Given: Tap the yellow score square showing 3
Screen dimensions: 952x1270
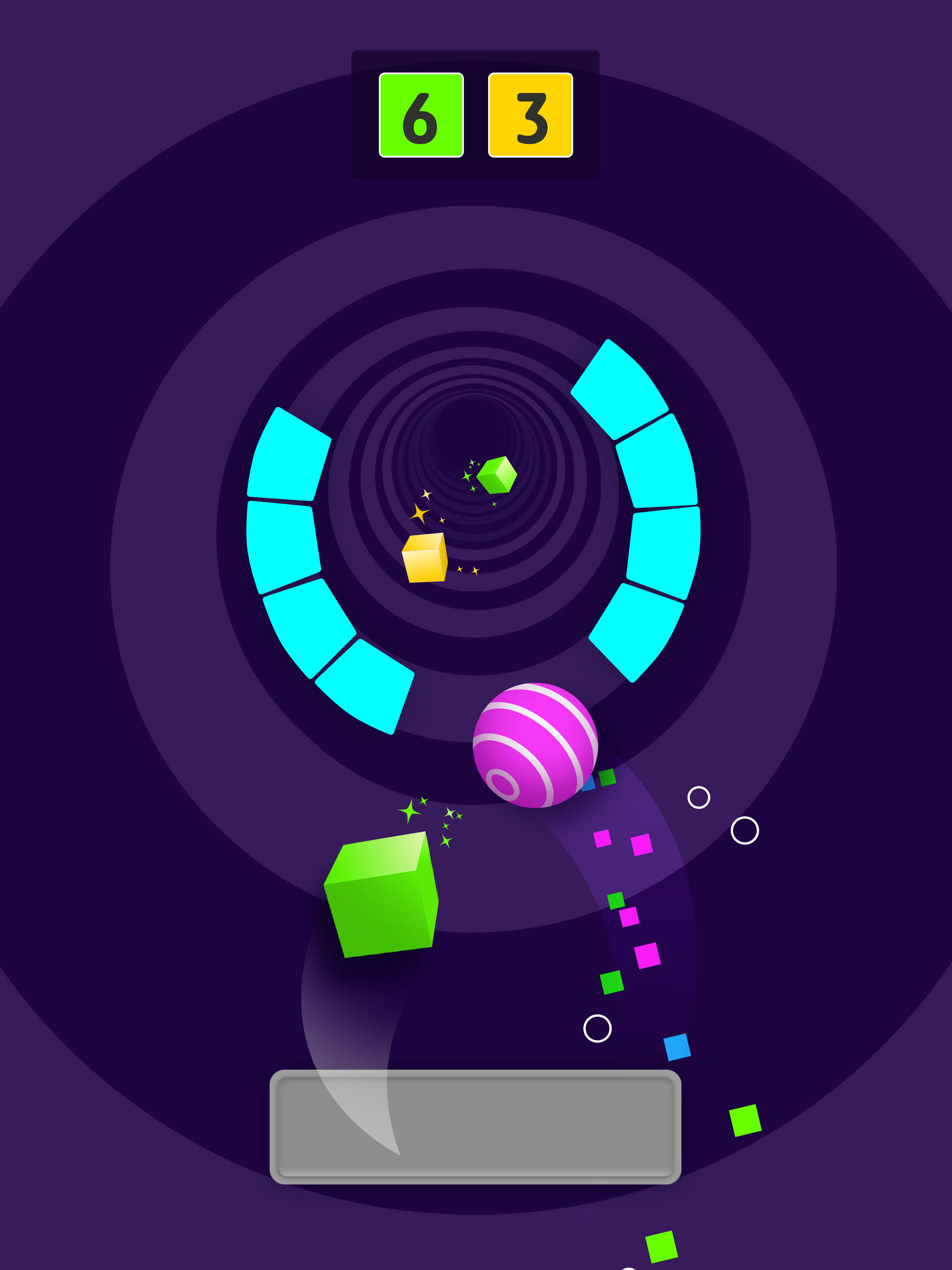Looking at the screenshot, I should [530, 114].
